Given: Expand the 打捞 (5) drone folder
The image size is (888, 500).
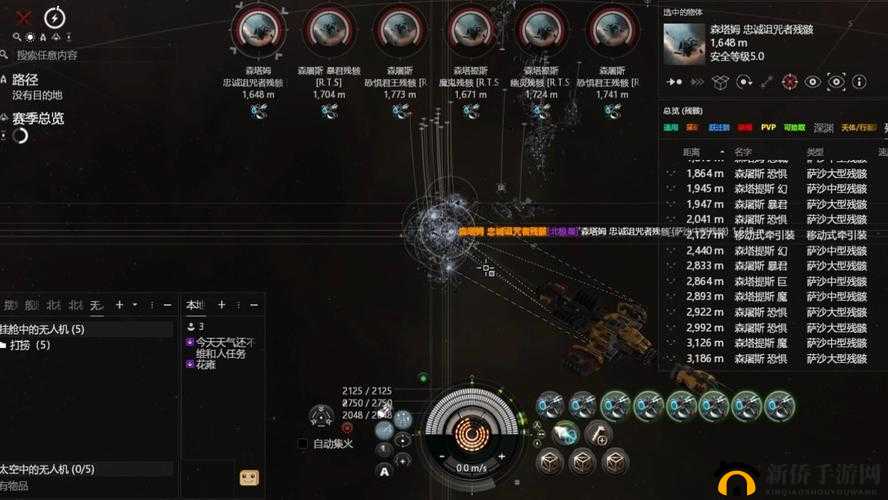Looking at the screenshot, I should coord(30,345).
